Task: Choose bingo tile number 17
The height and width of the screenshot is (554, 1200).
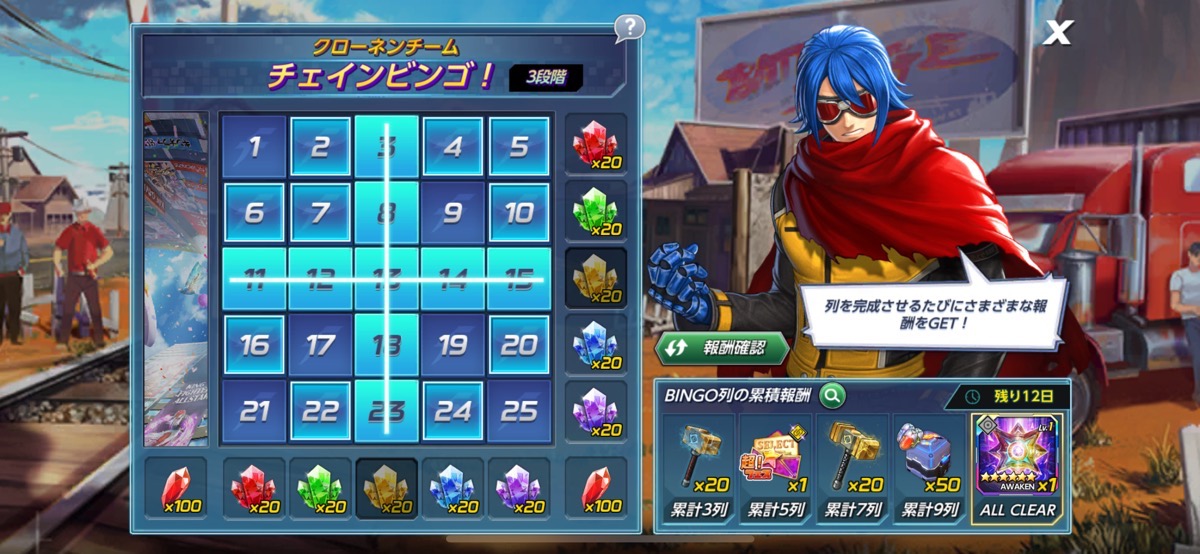Action: 320,345
